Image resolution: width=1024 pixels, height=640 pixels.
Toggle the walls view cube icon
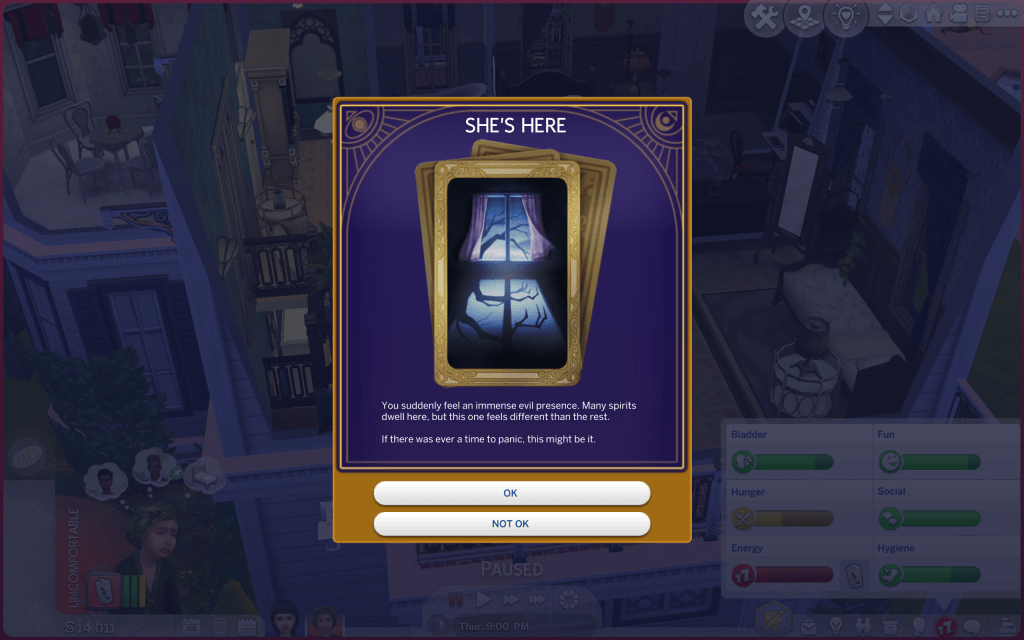coord(910,15)
